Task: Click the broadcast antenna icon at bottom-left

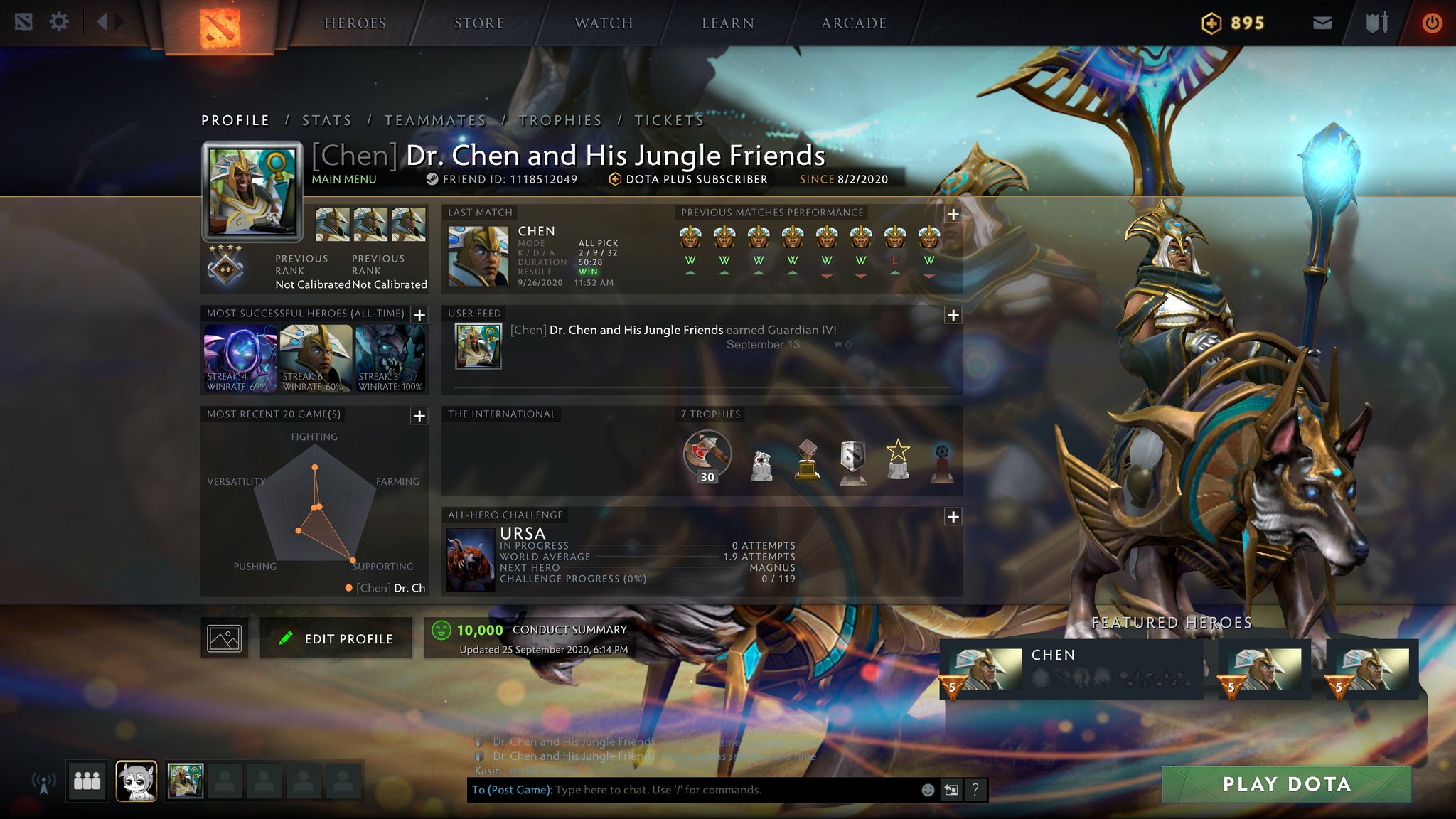Action: tap(45, 782)
